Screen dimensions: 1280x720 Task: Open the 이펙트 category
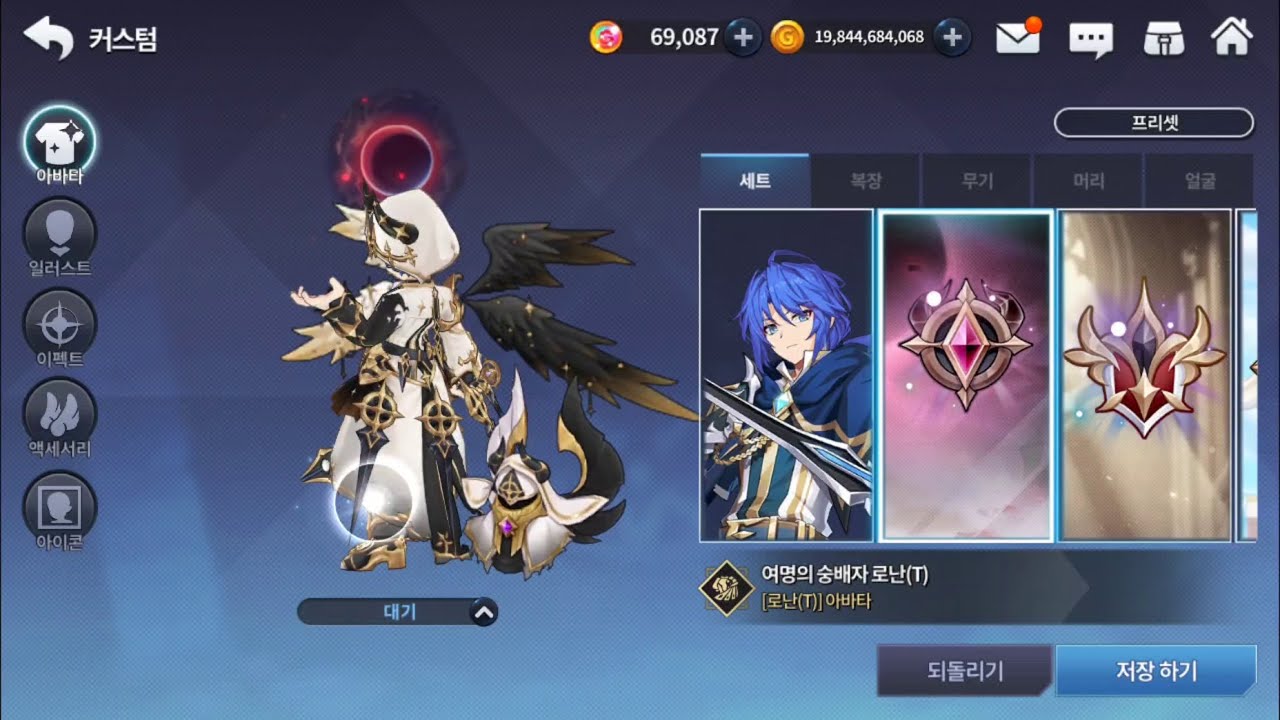click(59, 324)
